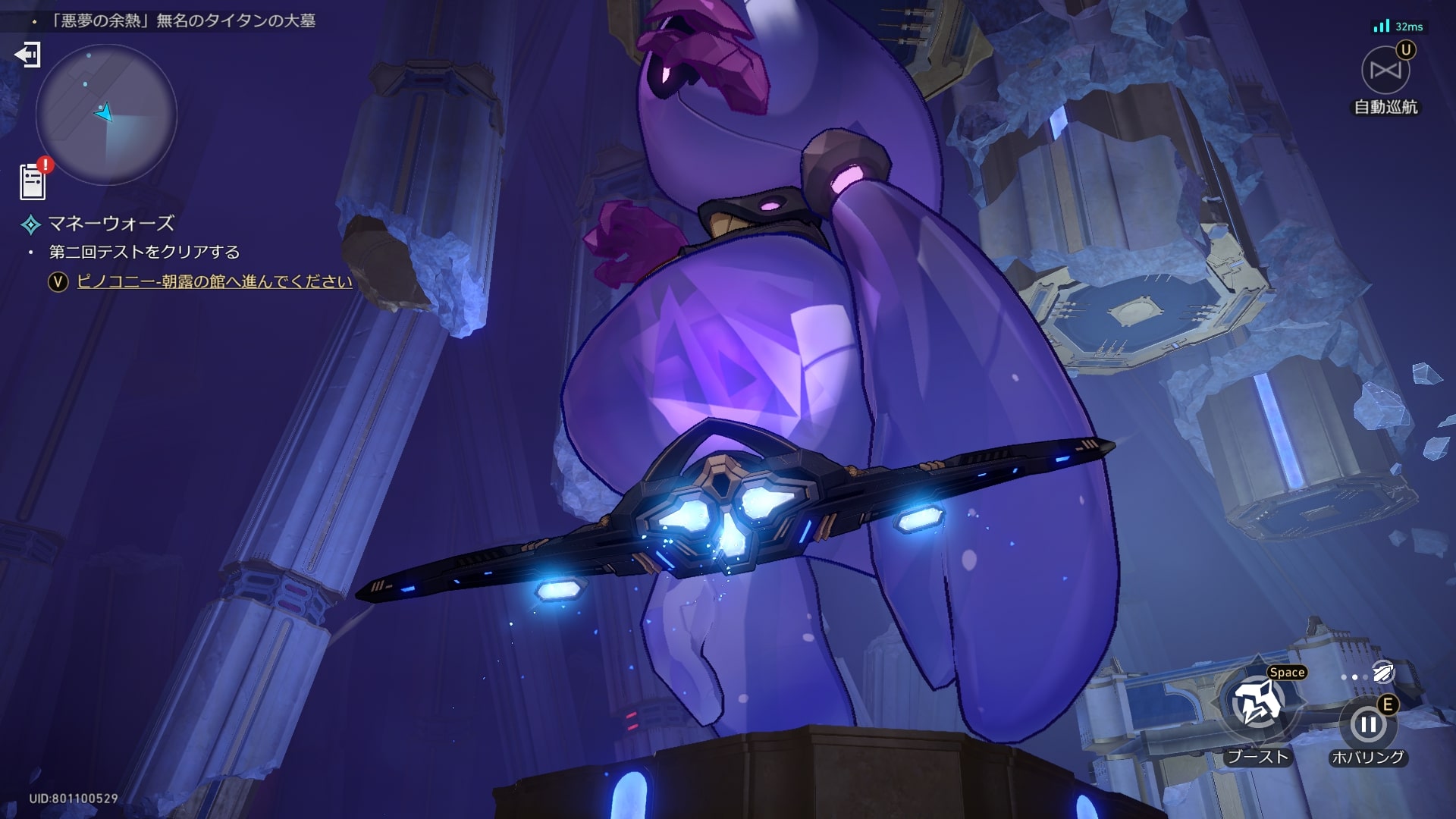Open the mission log clipboard icon

tap(33, 182)
